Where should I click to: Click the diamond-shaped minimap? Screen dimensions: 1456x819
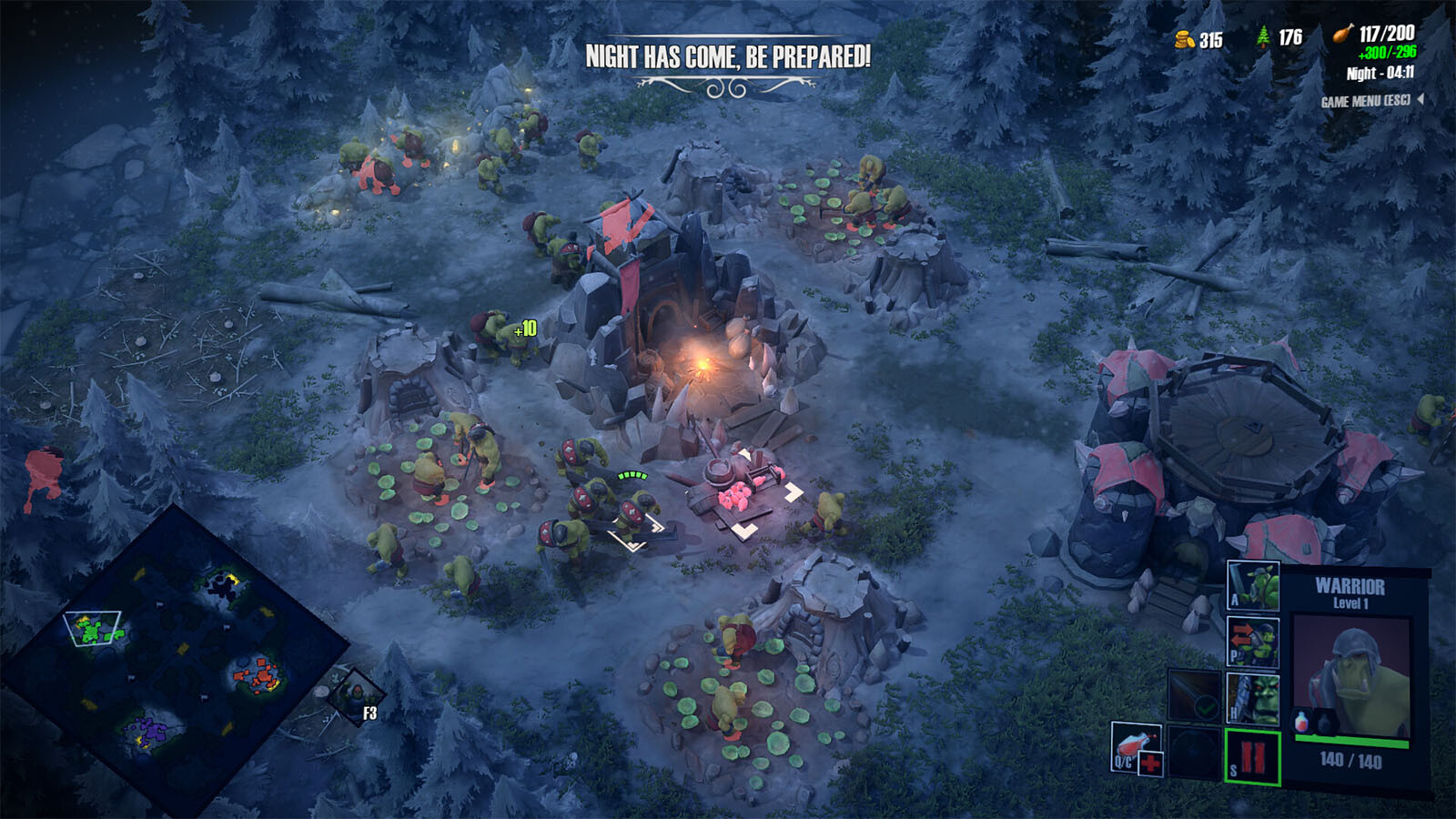point(171,653)
